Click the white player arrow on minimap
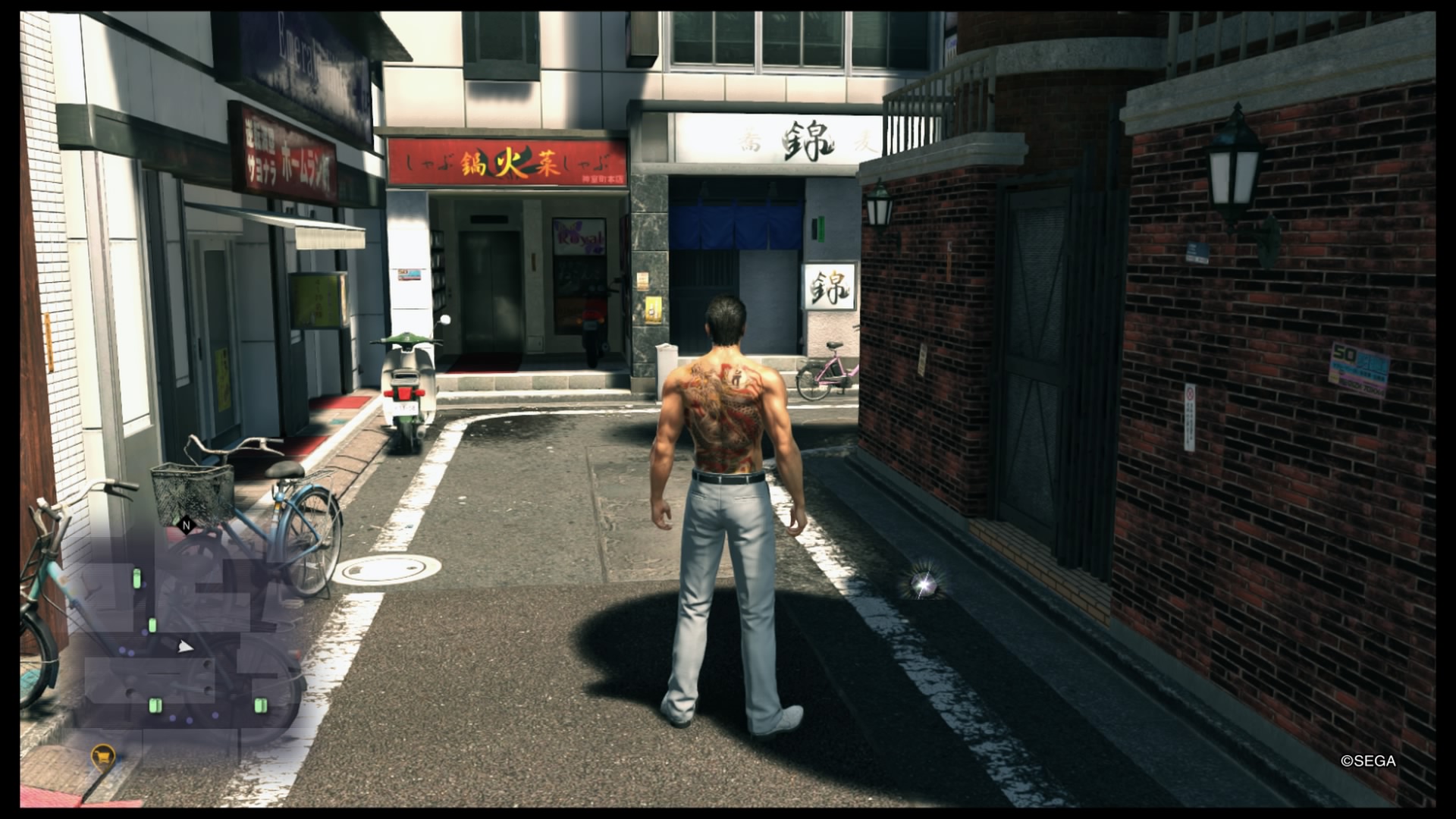This screenshot has width=1456, height=819. coord(184,646)
